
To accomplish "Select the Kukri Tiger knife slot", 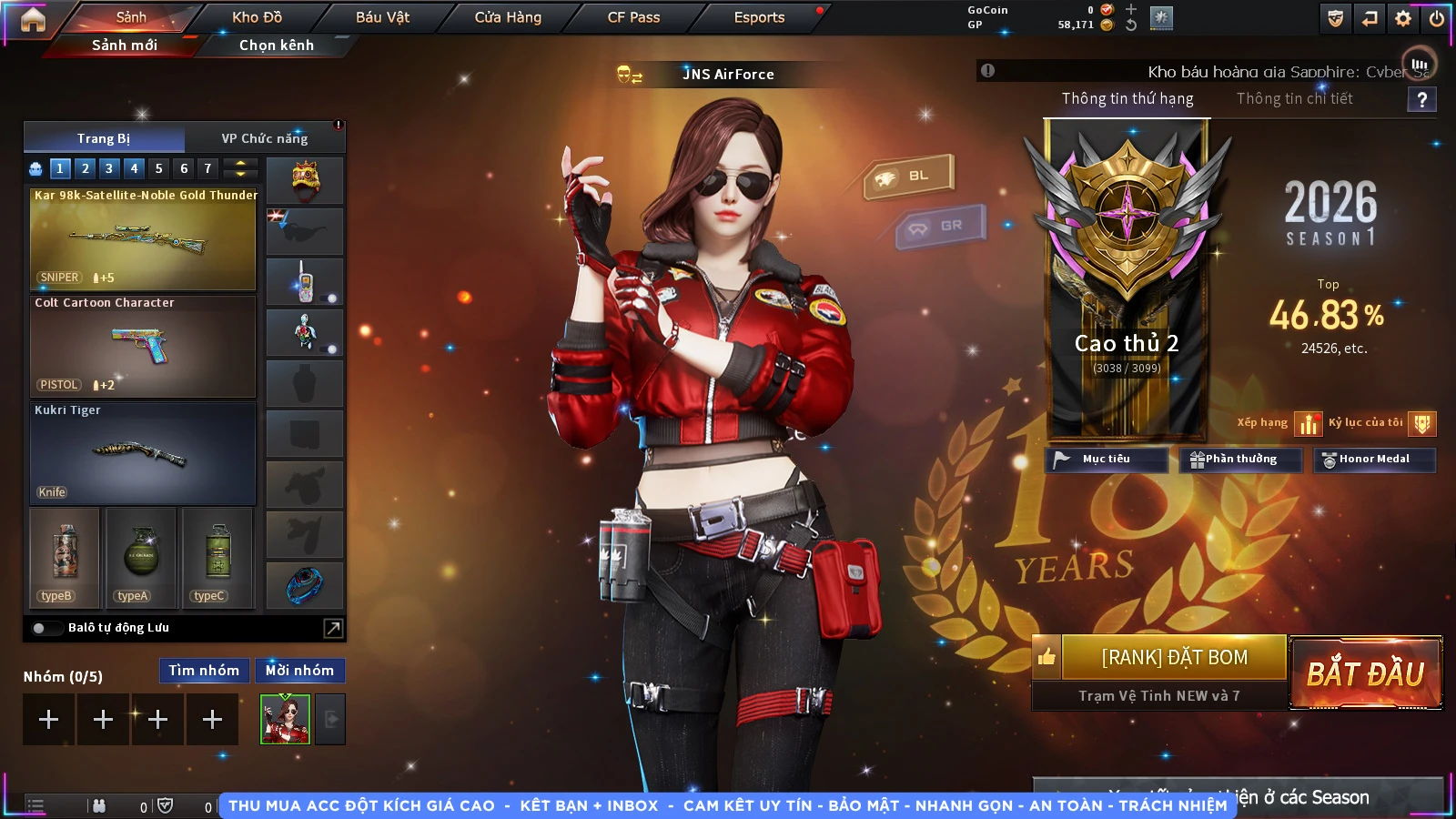I will point(143,454).
